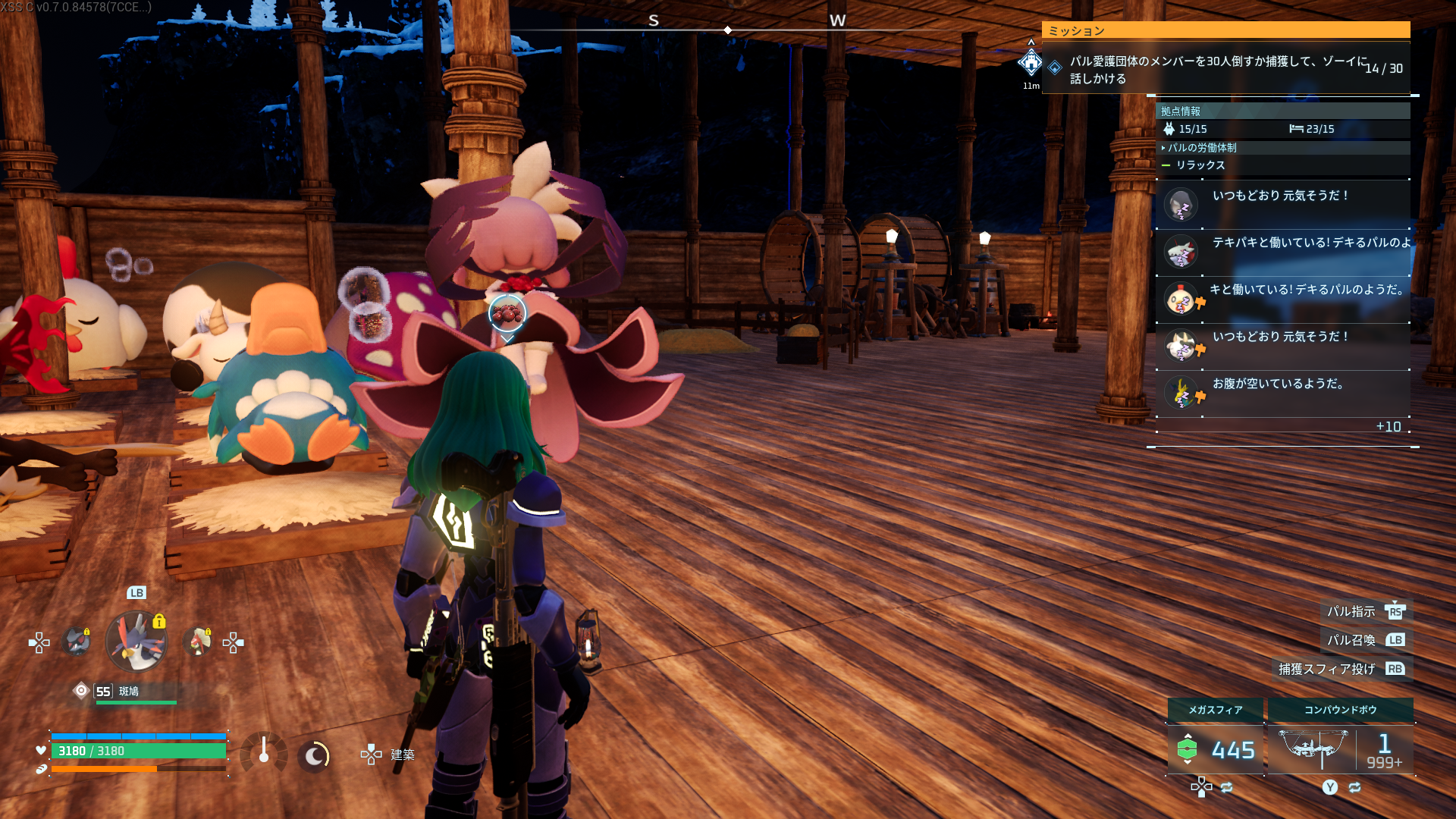This screenshot has width=1456, height=819.
Task: Click the crescent moon time-of-day icon
Action: pyautogui.click(x=314, y=755)
